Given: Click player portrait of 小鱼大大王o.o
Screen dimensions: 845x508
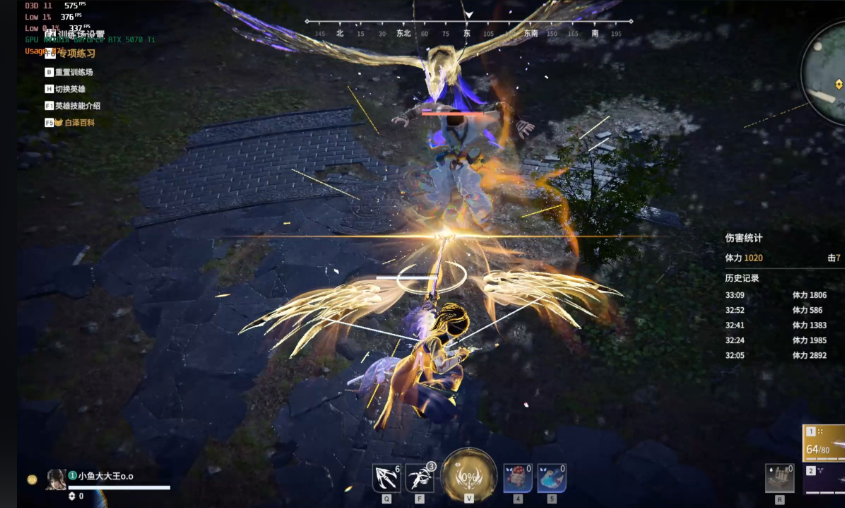Looking at the screenshot, I should pyautogui.click(x=56, y=479).
